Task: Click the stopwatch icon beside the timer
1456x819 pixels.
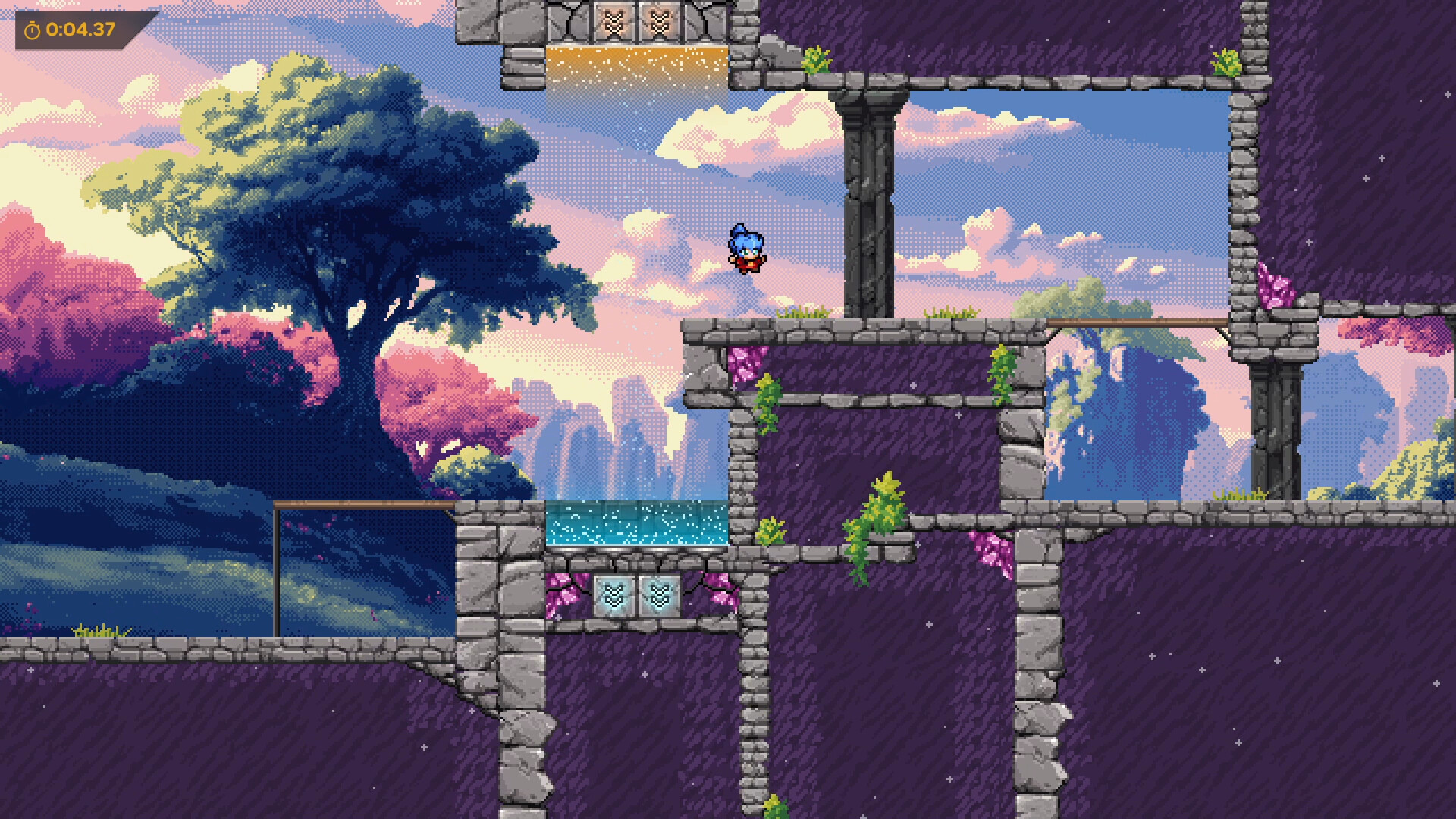Action: (32, 31)
